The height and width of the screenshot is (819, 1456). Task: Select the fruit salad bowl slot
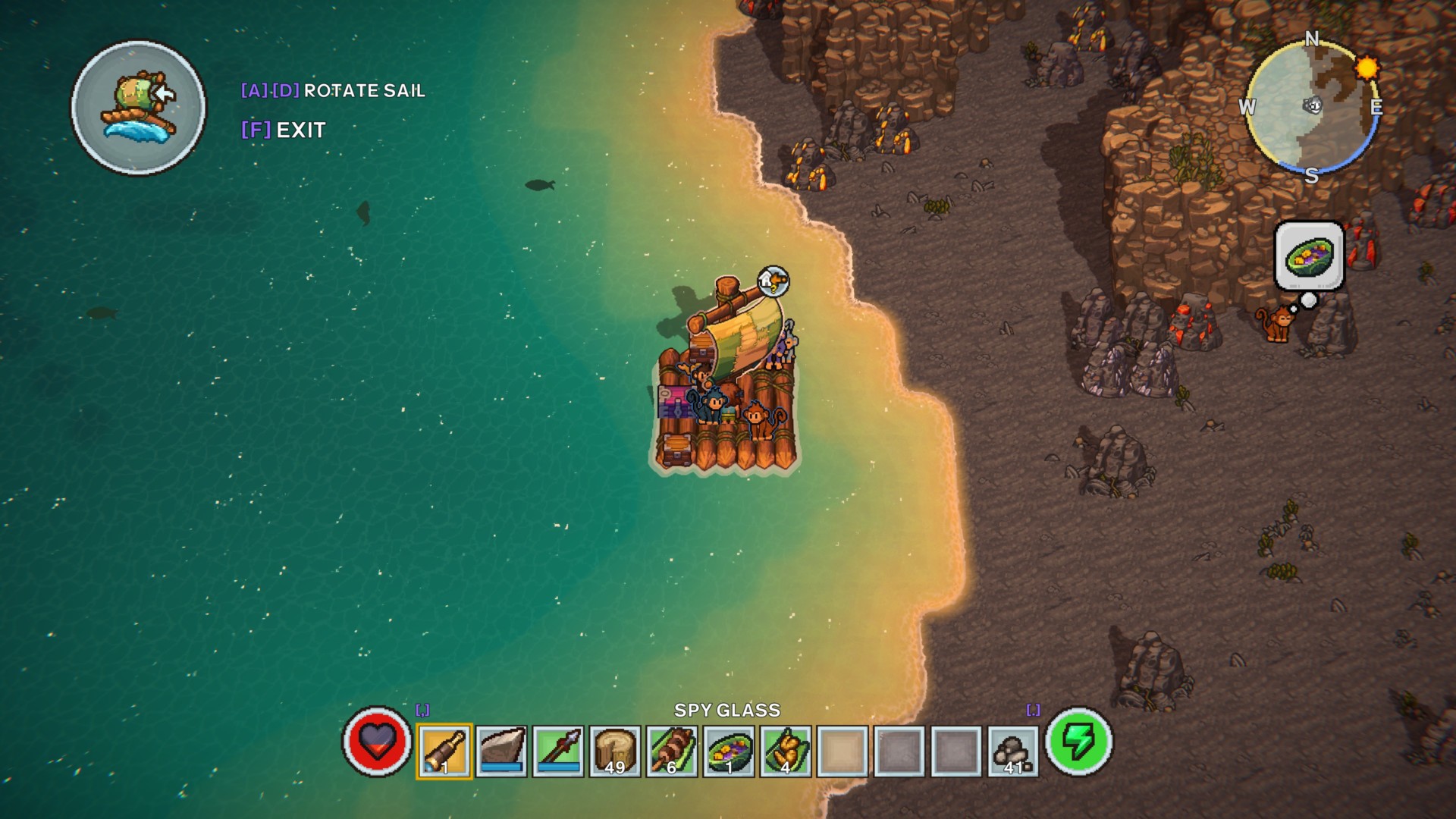[x=729, y=751]
